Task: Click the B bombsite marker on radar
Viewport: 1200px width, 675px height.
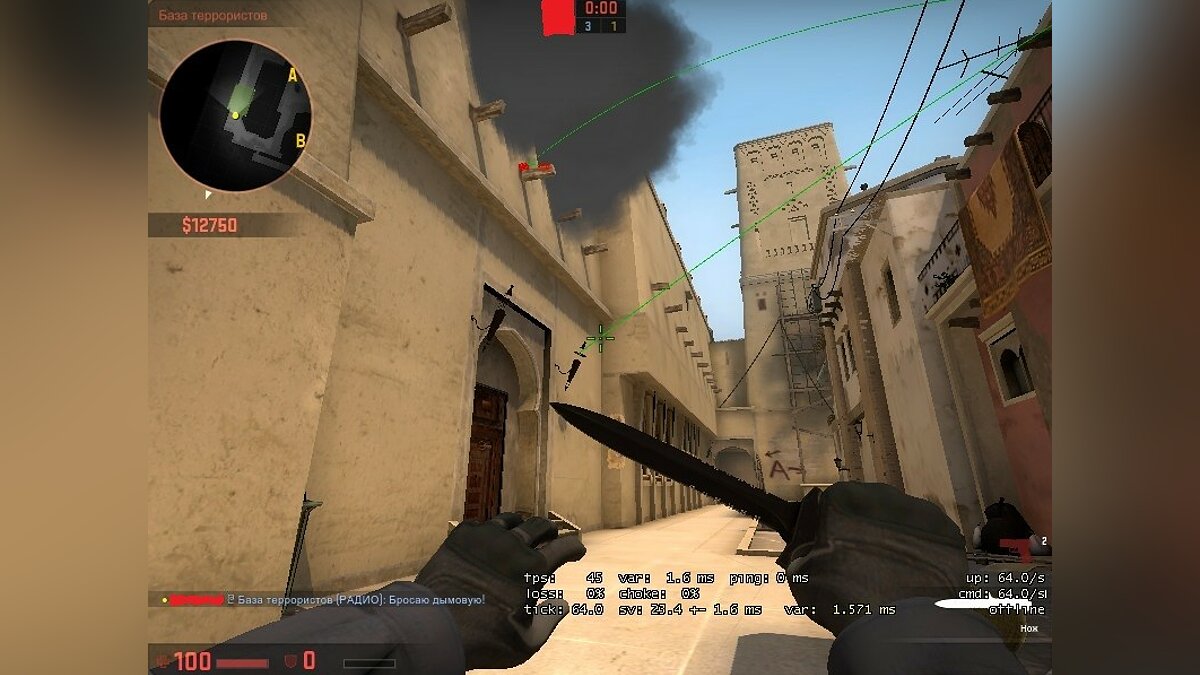Action: tap(299, 141)
